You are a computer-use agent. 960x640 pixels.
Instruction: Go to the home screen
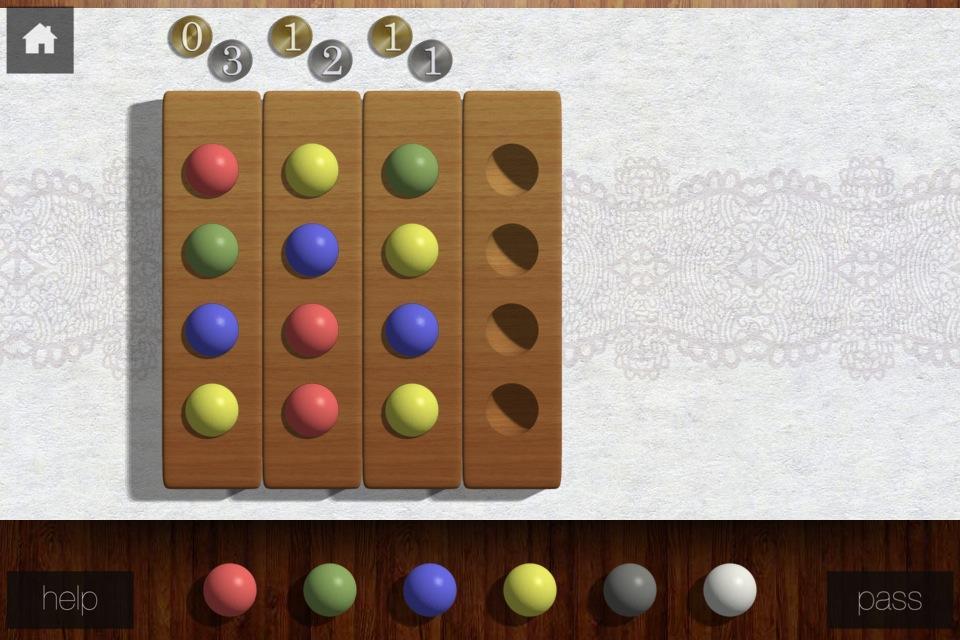click(40, 40)
